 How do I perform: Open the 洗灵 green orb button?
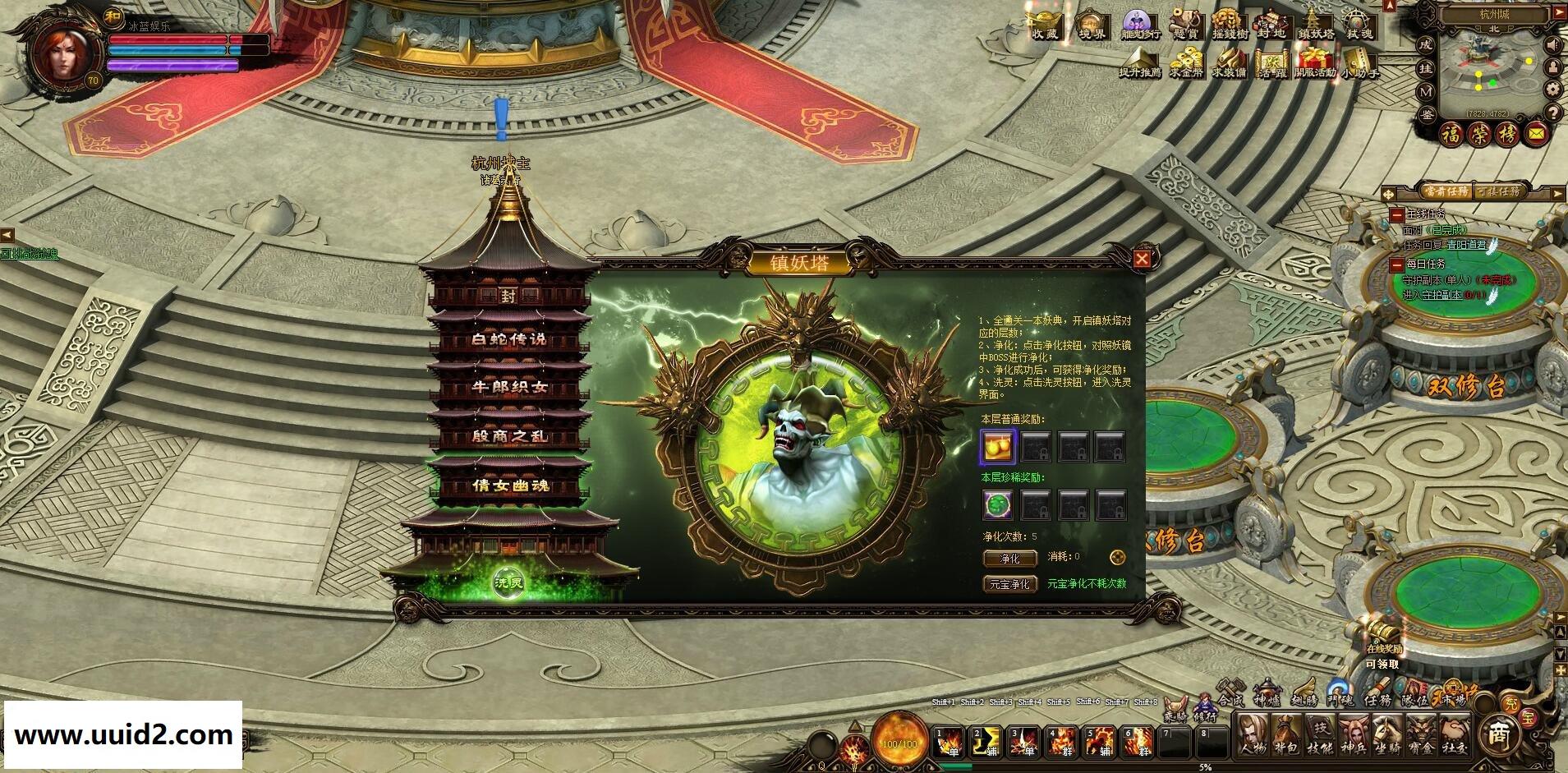coord(508,582)
